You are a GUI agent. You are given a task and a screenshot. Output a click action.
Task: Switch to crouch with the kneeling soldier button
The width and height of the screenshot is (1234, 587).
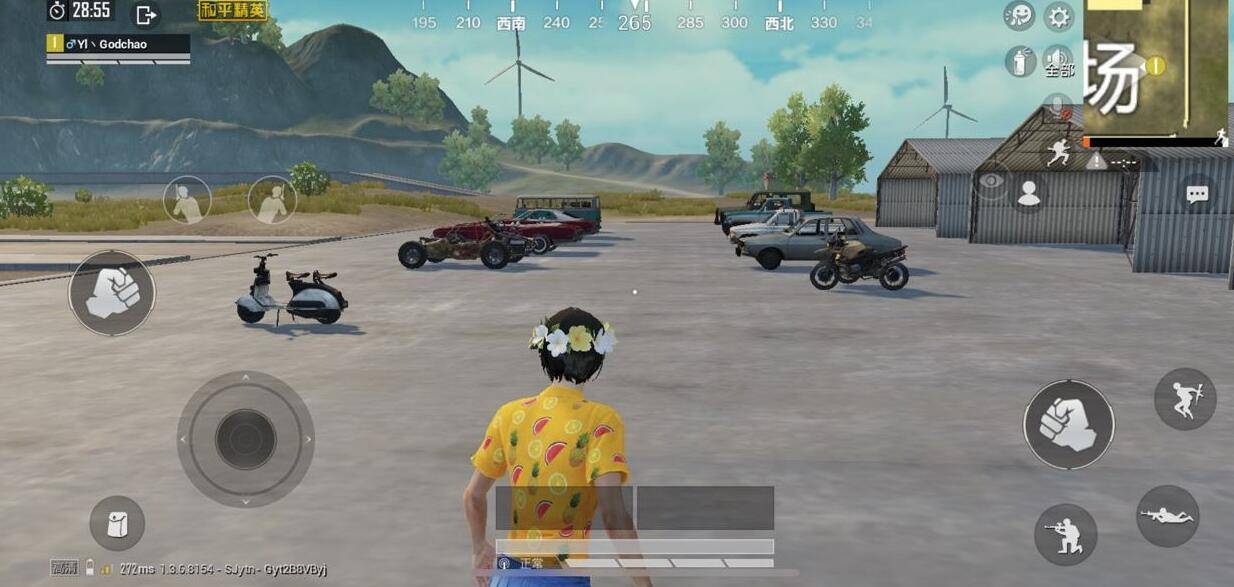point(1065,535)
